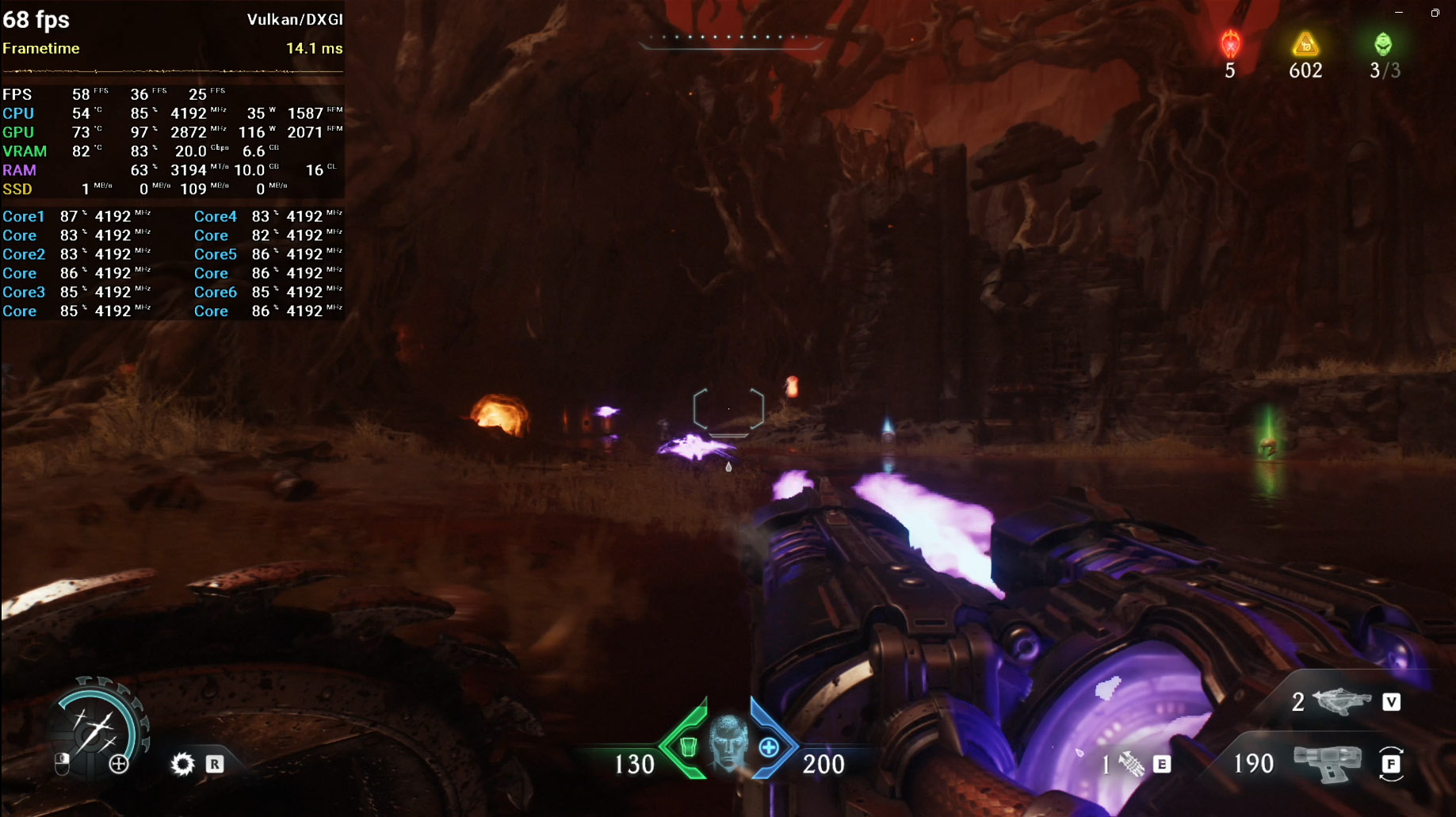Select the spiked sawblade ability icon
Viewport: 1456px width, 817px height.
182,764
